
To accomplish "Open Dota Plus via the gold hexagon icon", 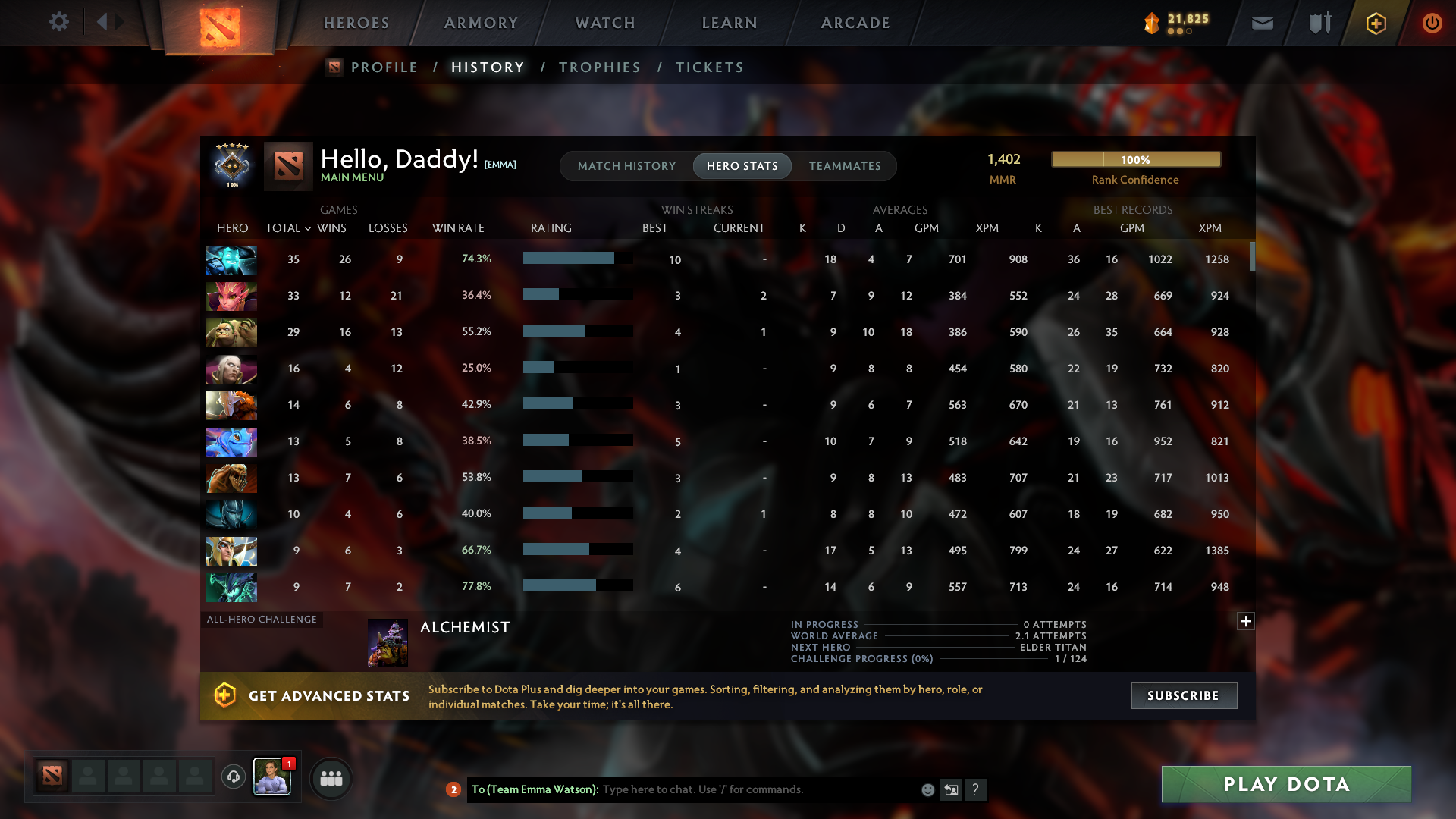I will click(x=1375, y=23).
